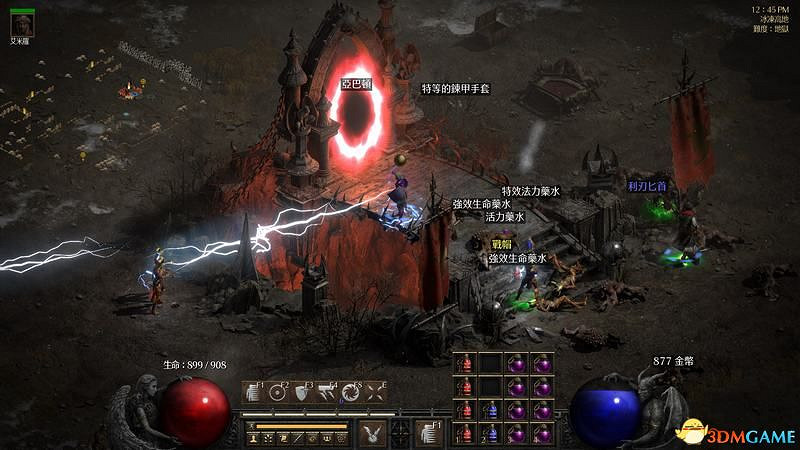The width and height of the screenshot is (800, 450).
Task: Collect the 活力藥水 item label
Action: 505,216
